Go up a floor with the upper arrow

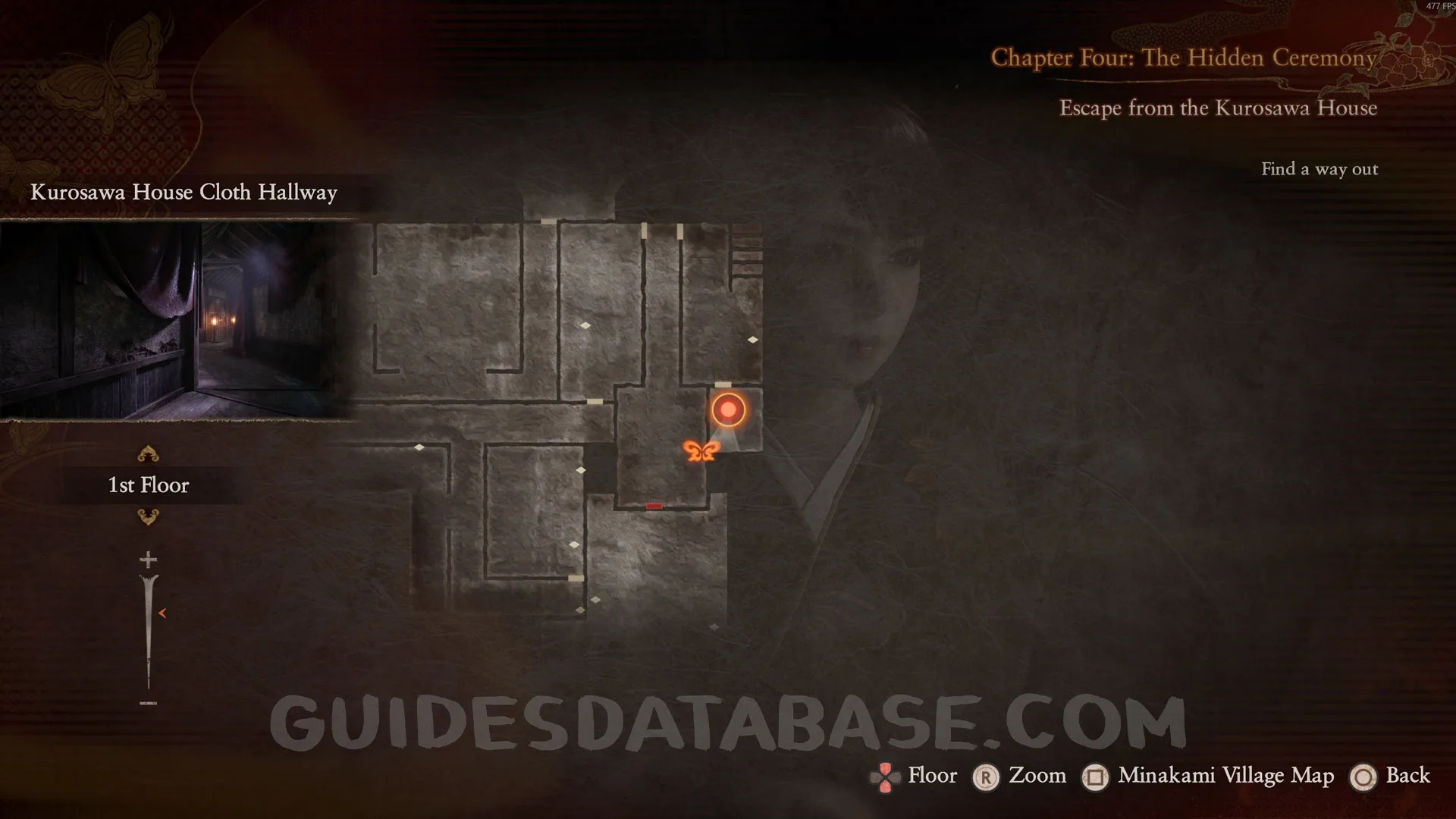coord(148,454)
